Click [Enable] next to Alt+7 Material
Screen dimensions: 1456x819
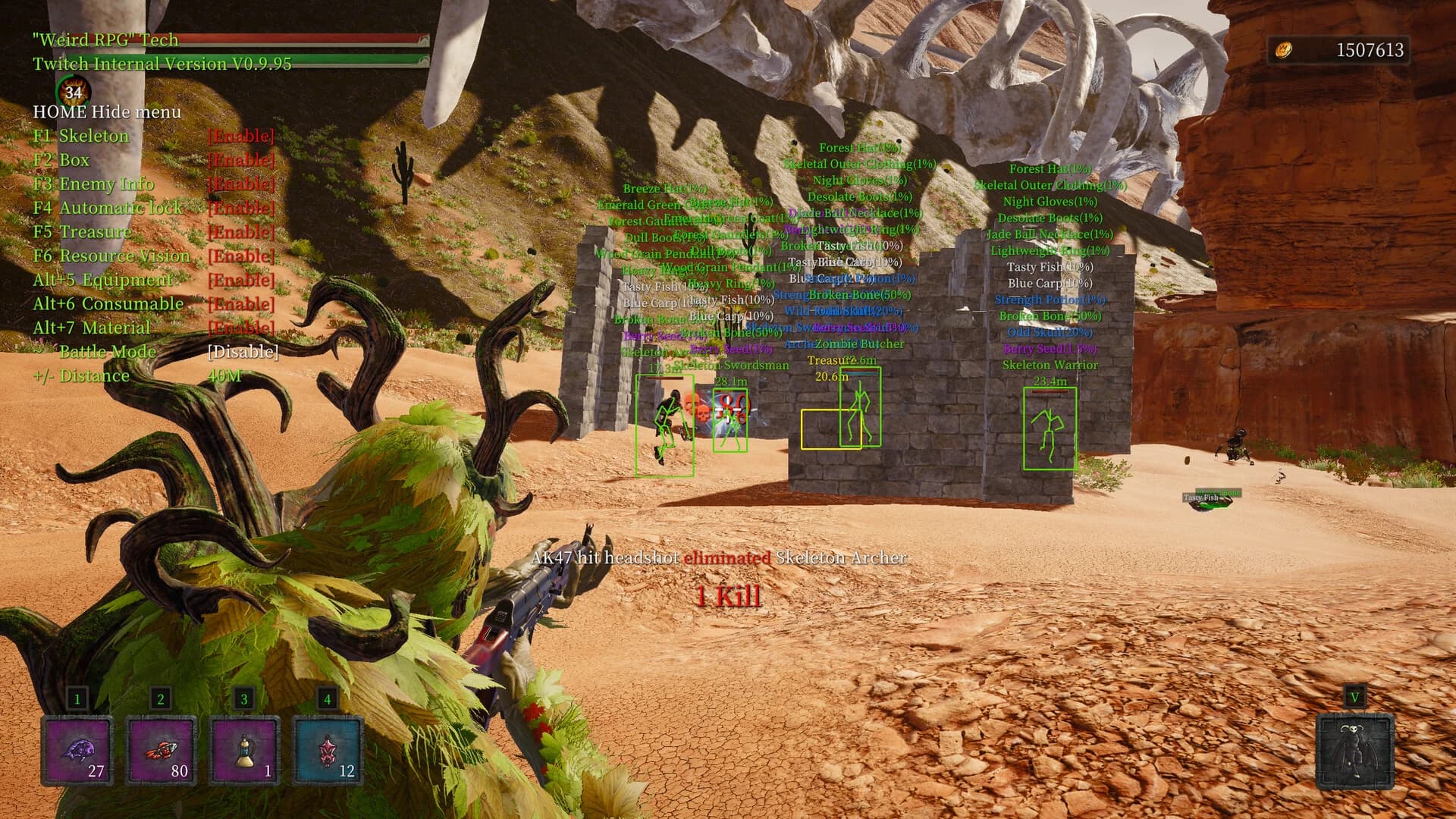240,328
